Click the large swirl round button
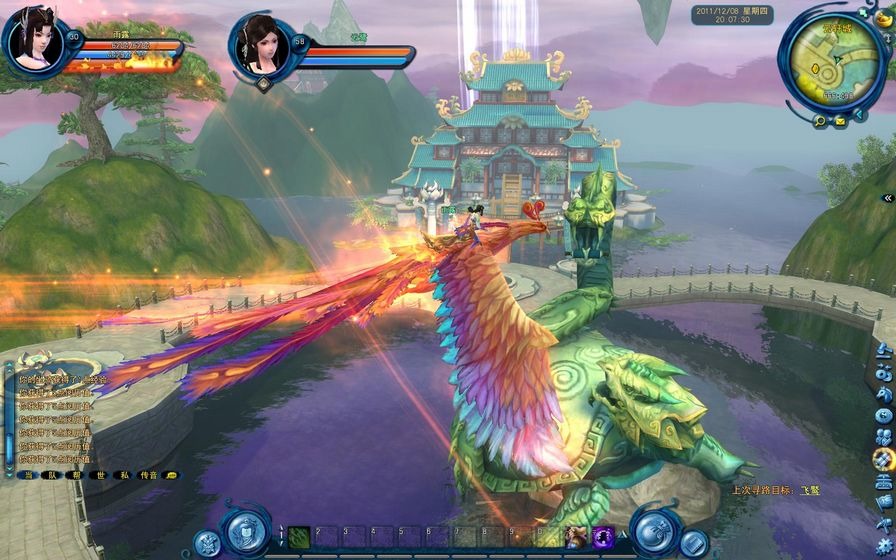896x560 pixels. tap(653, 531)
